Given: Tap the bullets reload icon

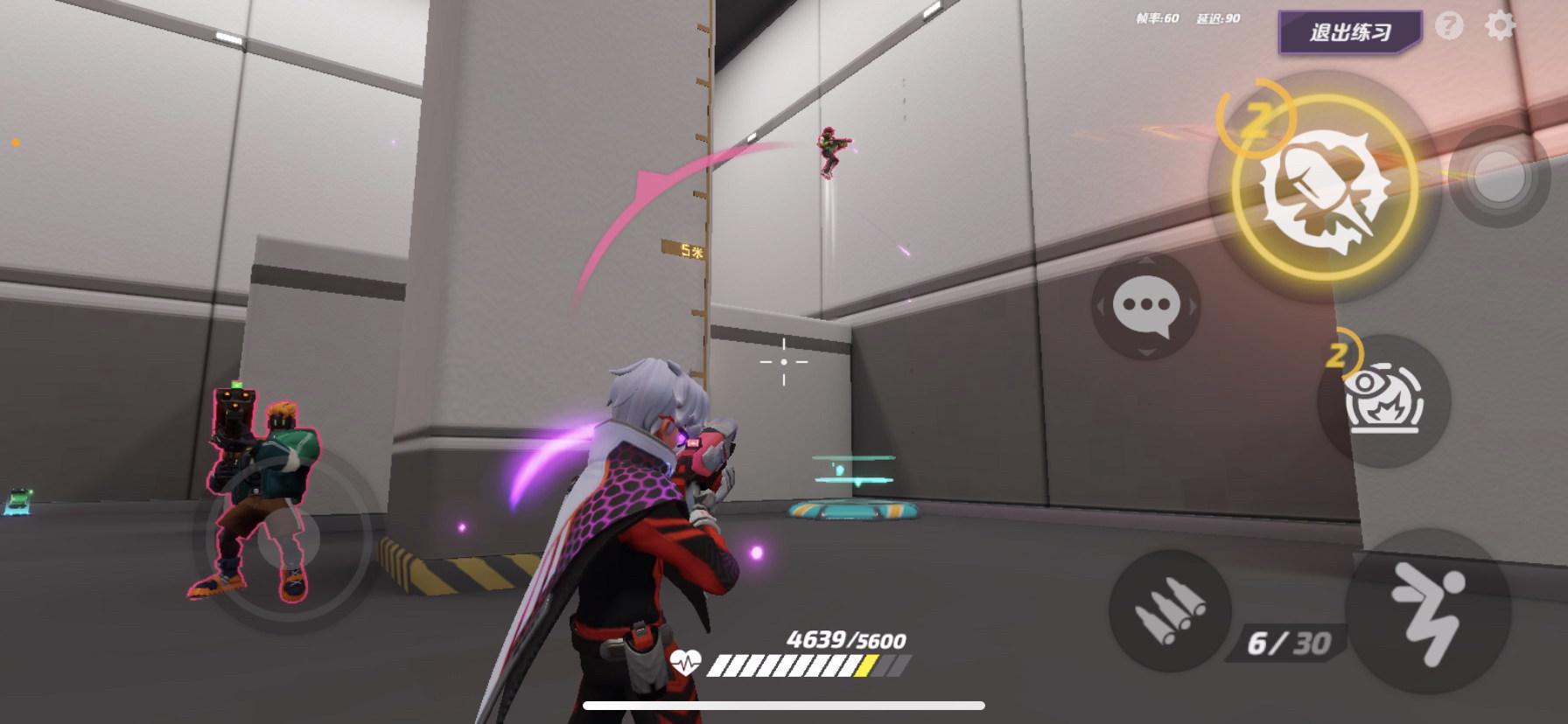Looking at the screenshot, I should tap(1172, 612).
